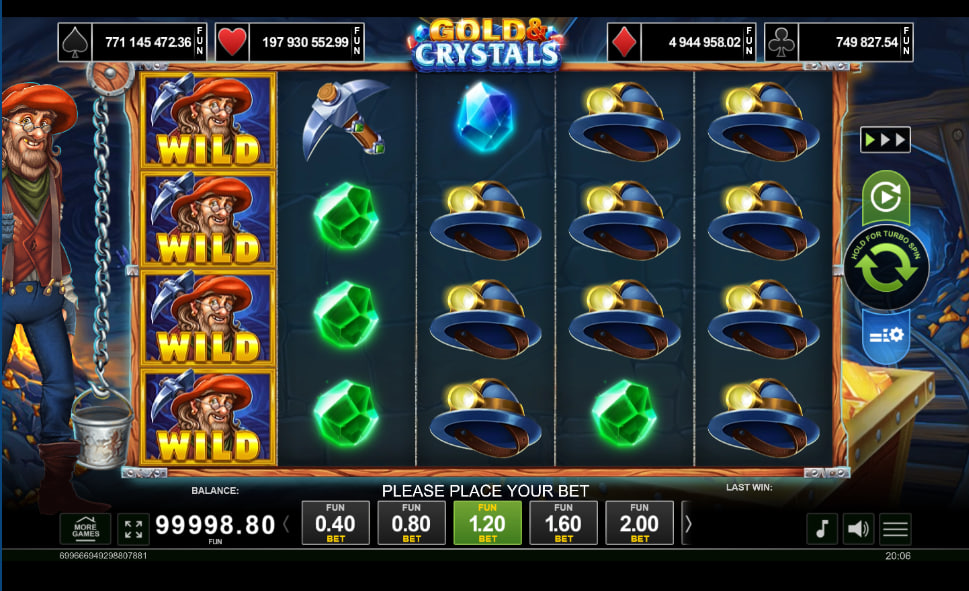Open the hamburger menu

[x=895, y=528]
